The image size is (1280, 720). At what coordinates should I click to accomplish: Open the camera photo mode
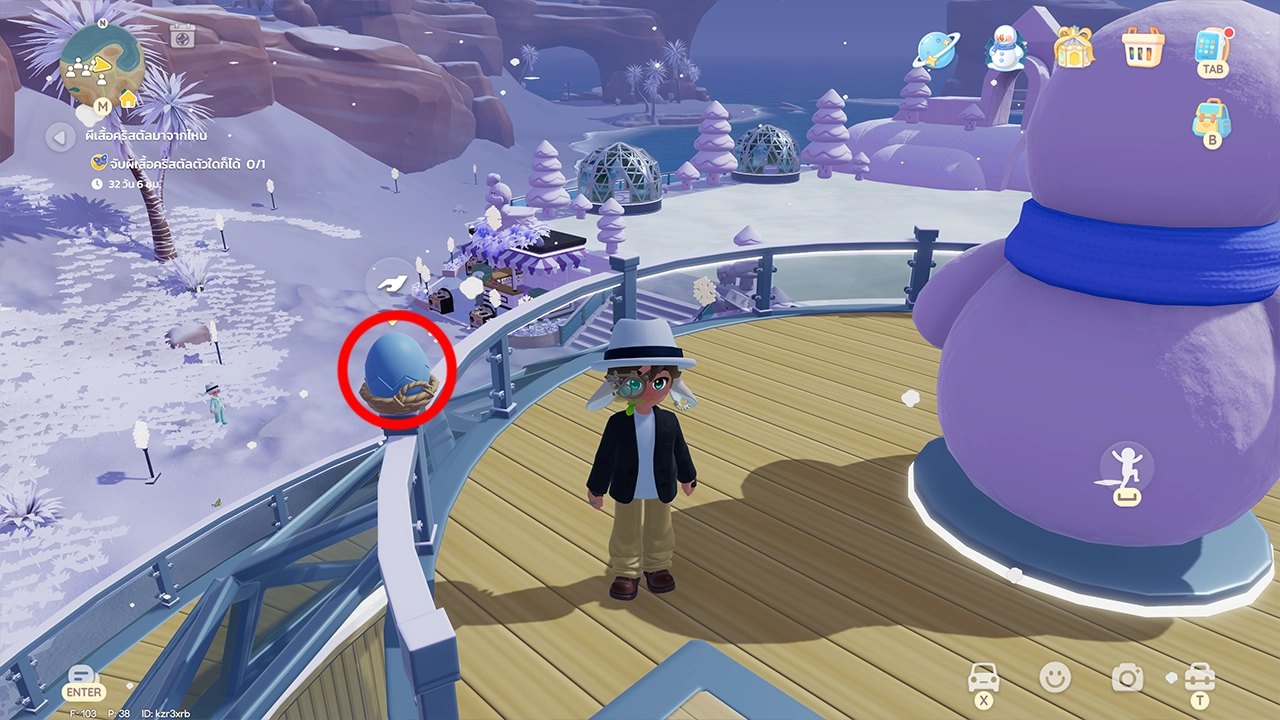(1128, 678)
